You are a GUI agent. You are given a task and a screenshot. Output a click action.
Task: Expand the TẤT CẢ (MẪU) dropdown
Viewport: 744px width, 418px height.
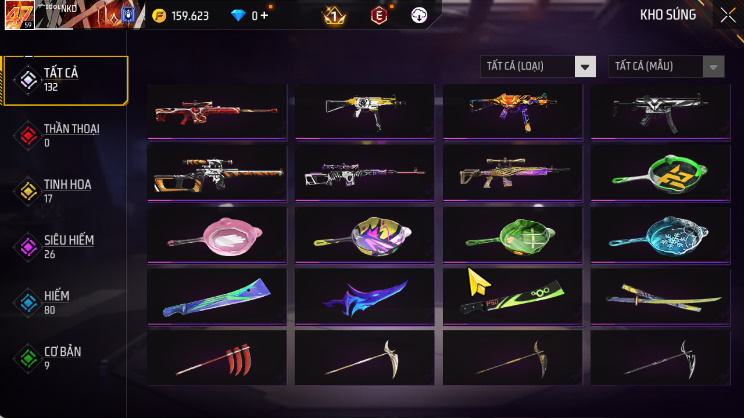666,66
